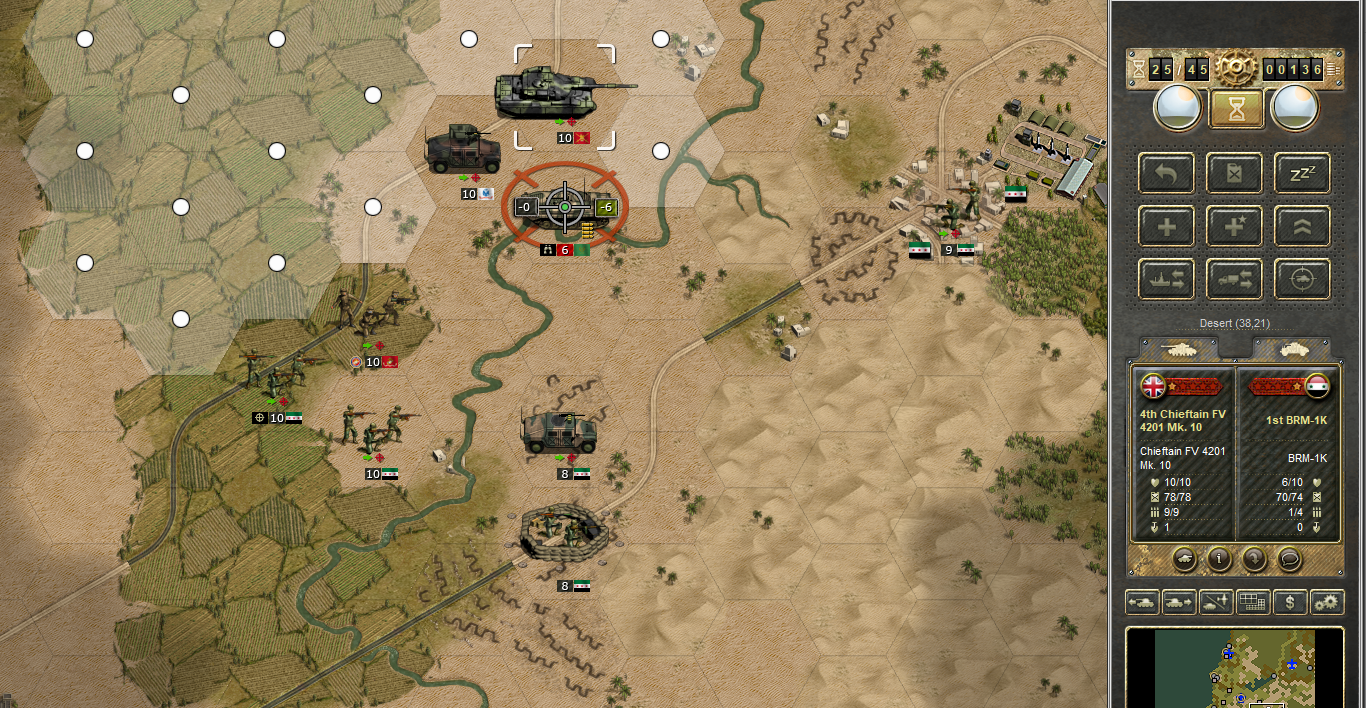Image resolution: width=1366 pixels, height=708 pixels.
Task: Attack the targeted BRM-1K enemy unit
Action: click(564, 207)
